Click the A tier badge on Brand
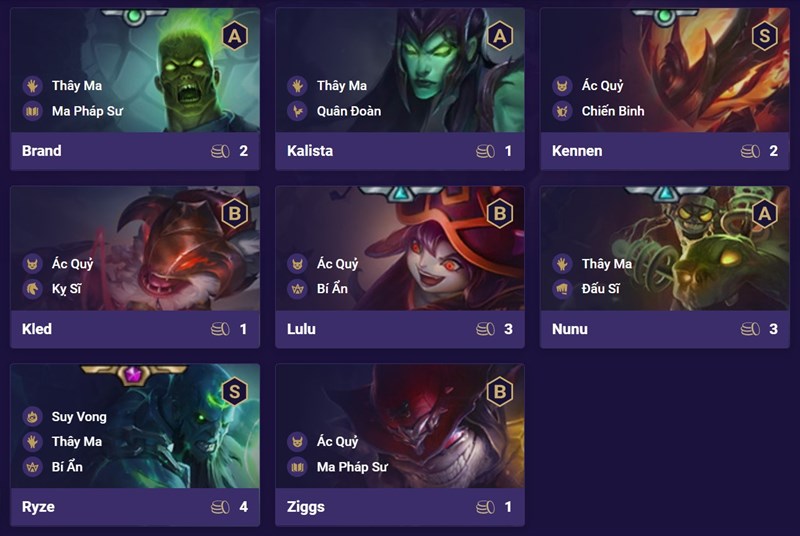Screen dimensions: 800x536 [235, 36]
